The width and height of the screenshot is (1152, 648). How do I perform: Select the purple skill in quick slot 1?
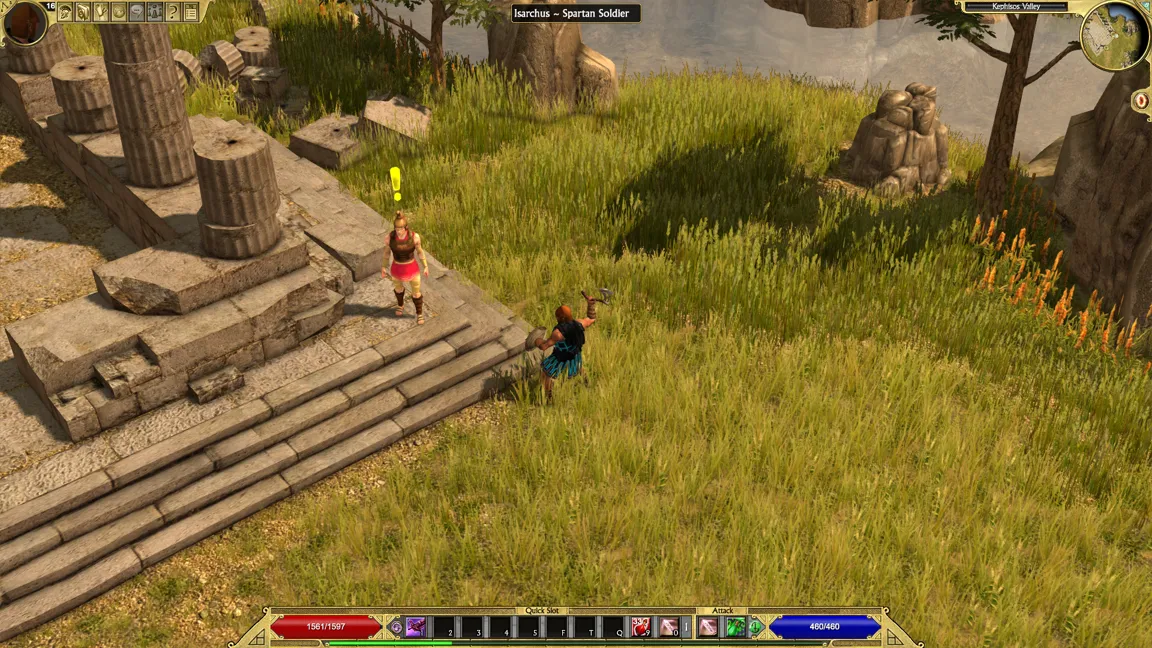pyautogui.click(x=415, y=627)
